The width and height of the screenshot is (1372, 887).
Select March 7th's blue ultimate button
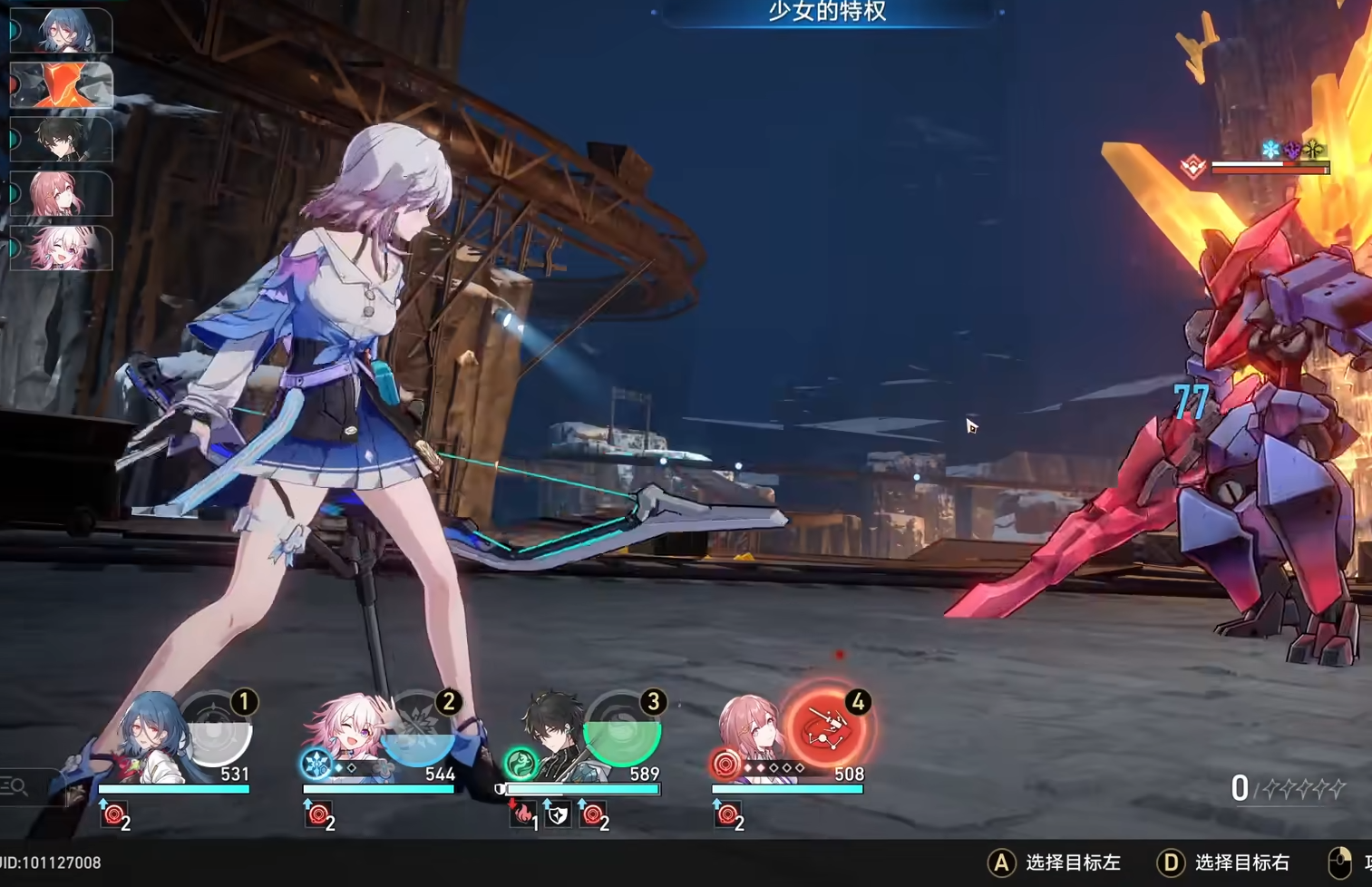(x=417, y=731)
